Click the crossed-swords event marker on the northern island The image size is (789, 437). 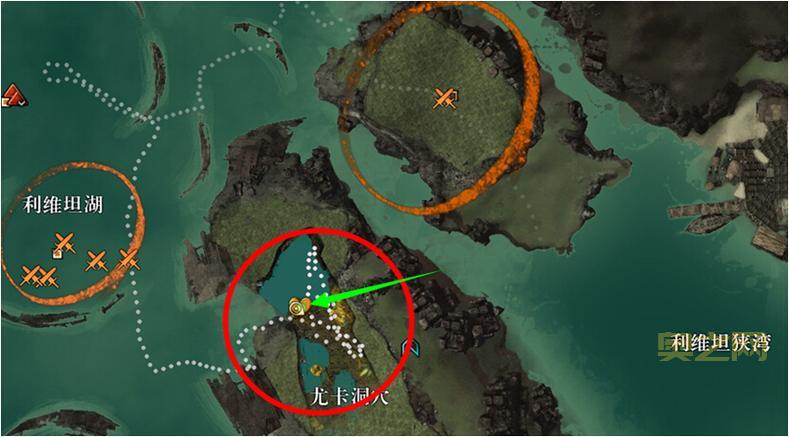point(444,97)
